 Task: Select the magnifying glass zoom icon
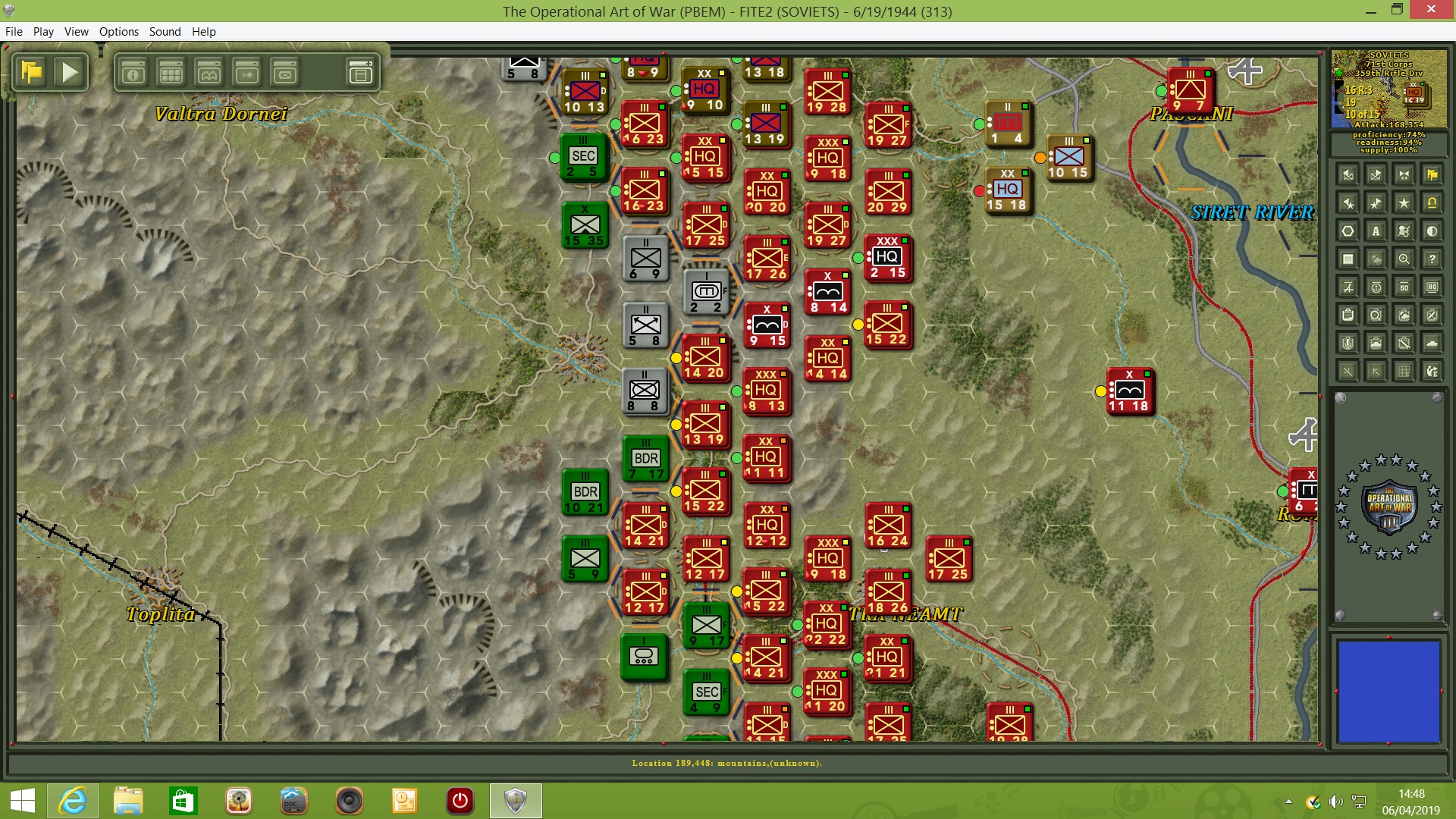coord(1404,259)
